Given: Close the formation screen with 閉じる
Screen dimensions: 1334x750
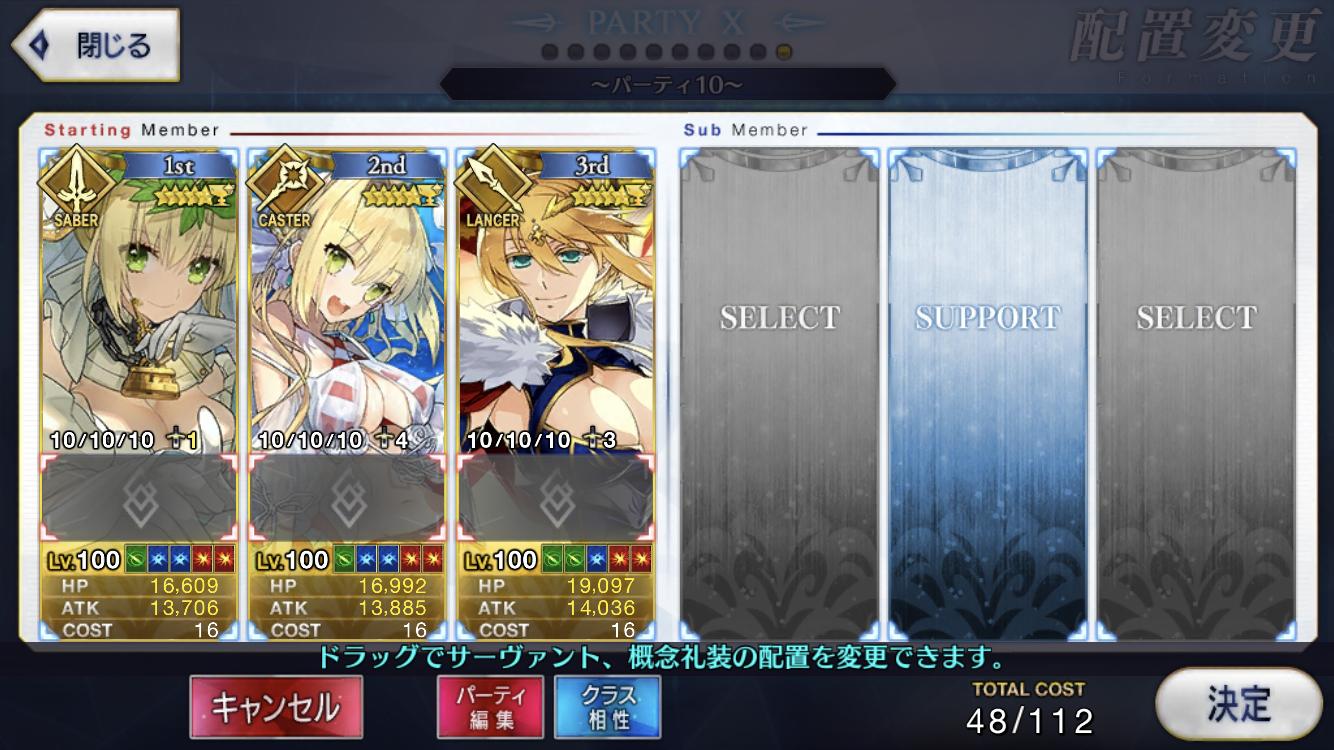Looking at the screenshot, I should (95, 46).
